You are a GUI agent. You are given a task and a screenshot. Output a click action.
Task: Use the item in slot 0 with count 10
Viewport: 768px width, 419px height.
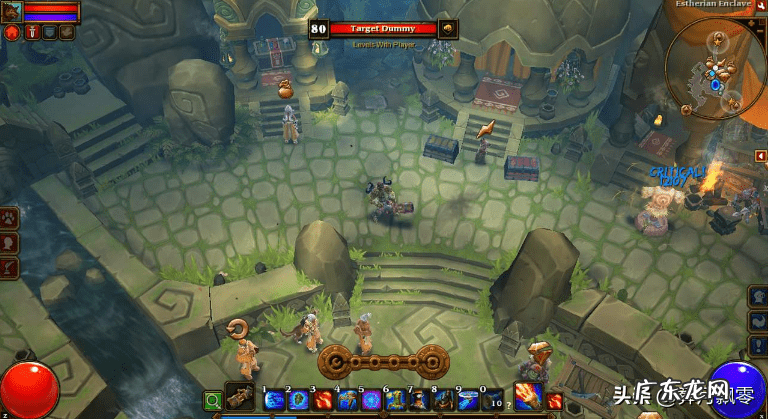[493, 400]
